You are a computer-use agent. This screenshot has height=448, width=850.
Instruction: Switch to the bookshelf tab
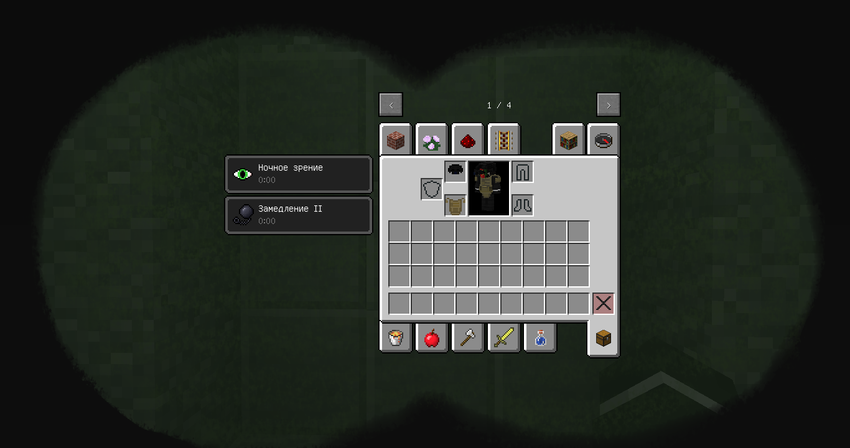(x=568, y=140)
